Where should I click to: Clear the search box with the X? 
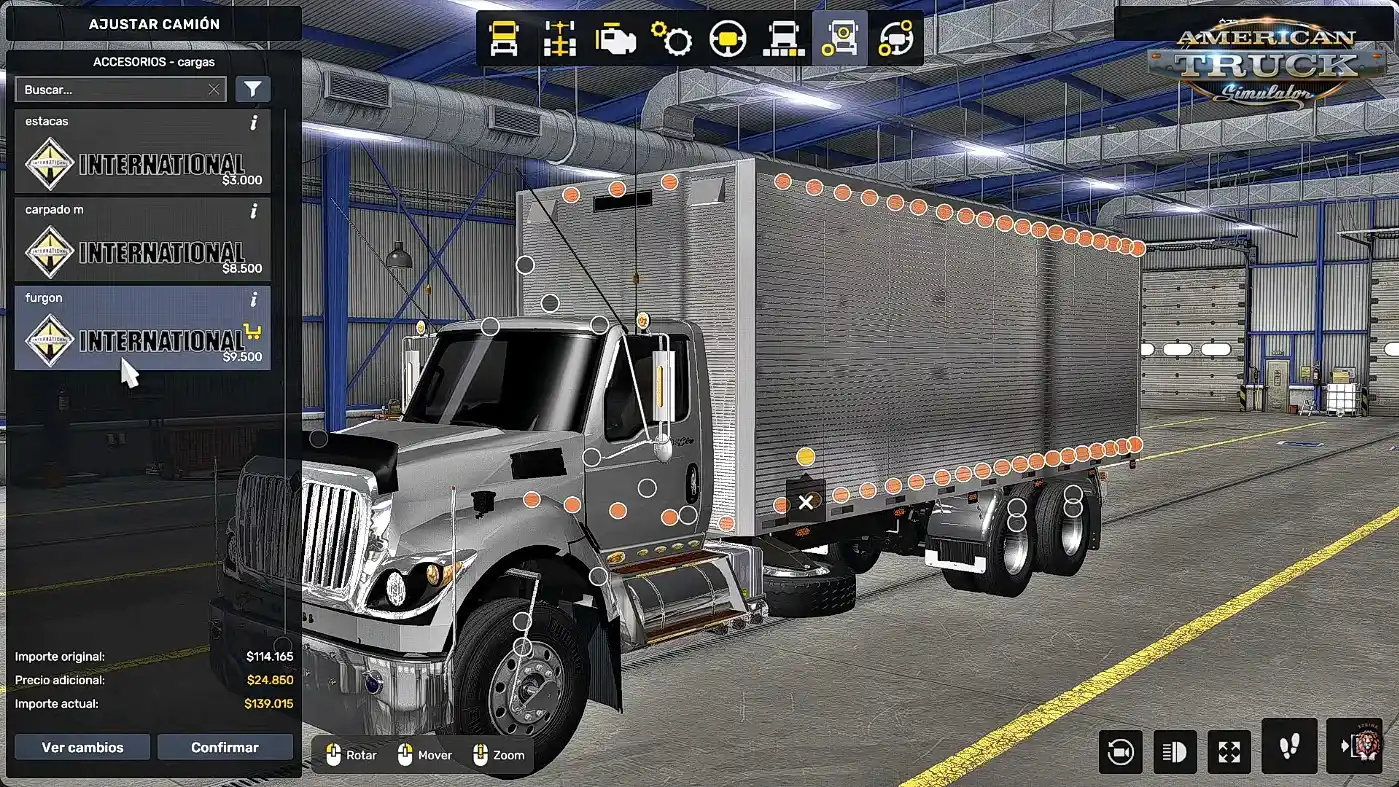214,90
